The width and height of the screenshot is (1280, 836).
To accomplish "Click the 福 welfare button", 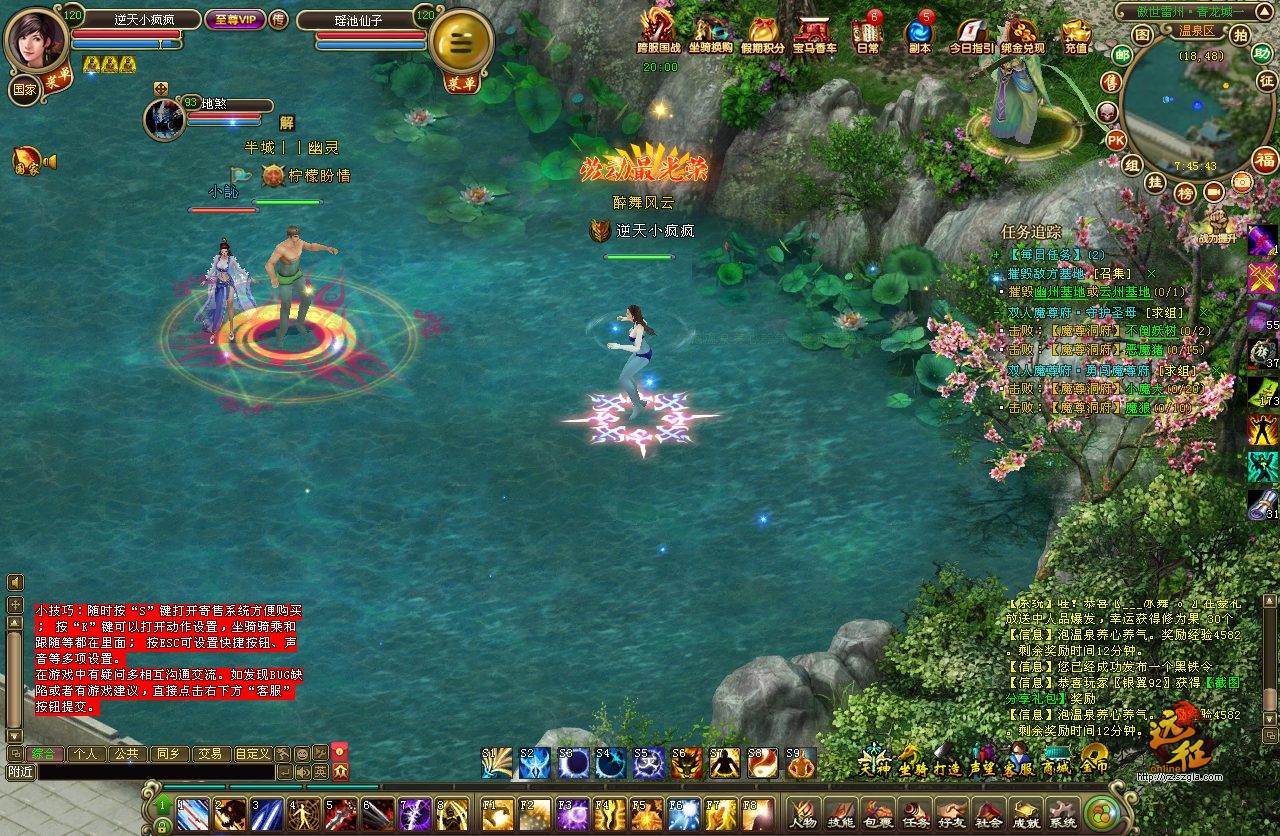I will click(x=1265, y=160).
